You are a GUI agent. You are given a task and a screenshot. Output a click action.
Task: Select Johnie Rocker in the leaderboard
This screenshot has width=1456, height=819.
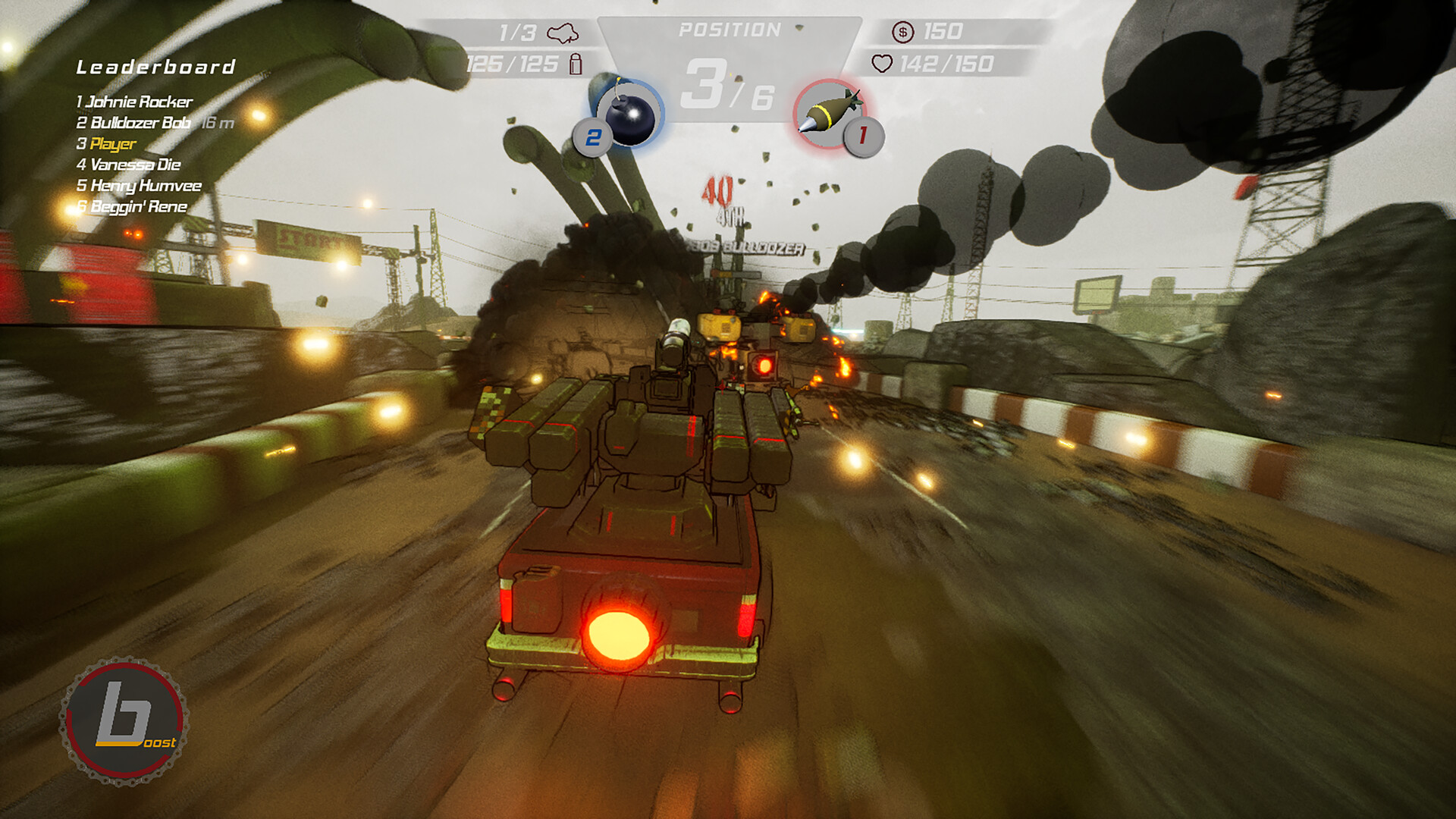pos(135,102)
